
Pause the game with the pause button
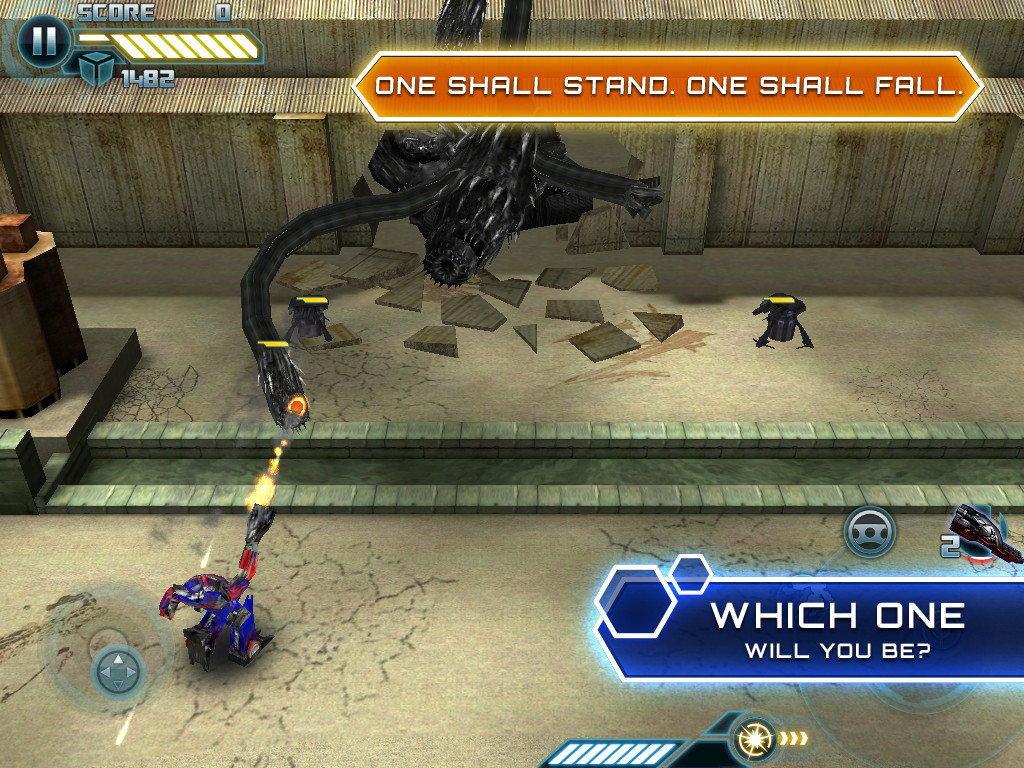43,42
